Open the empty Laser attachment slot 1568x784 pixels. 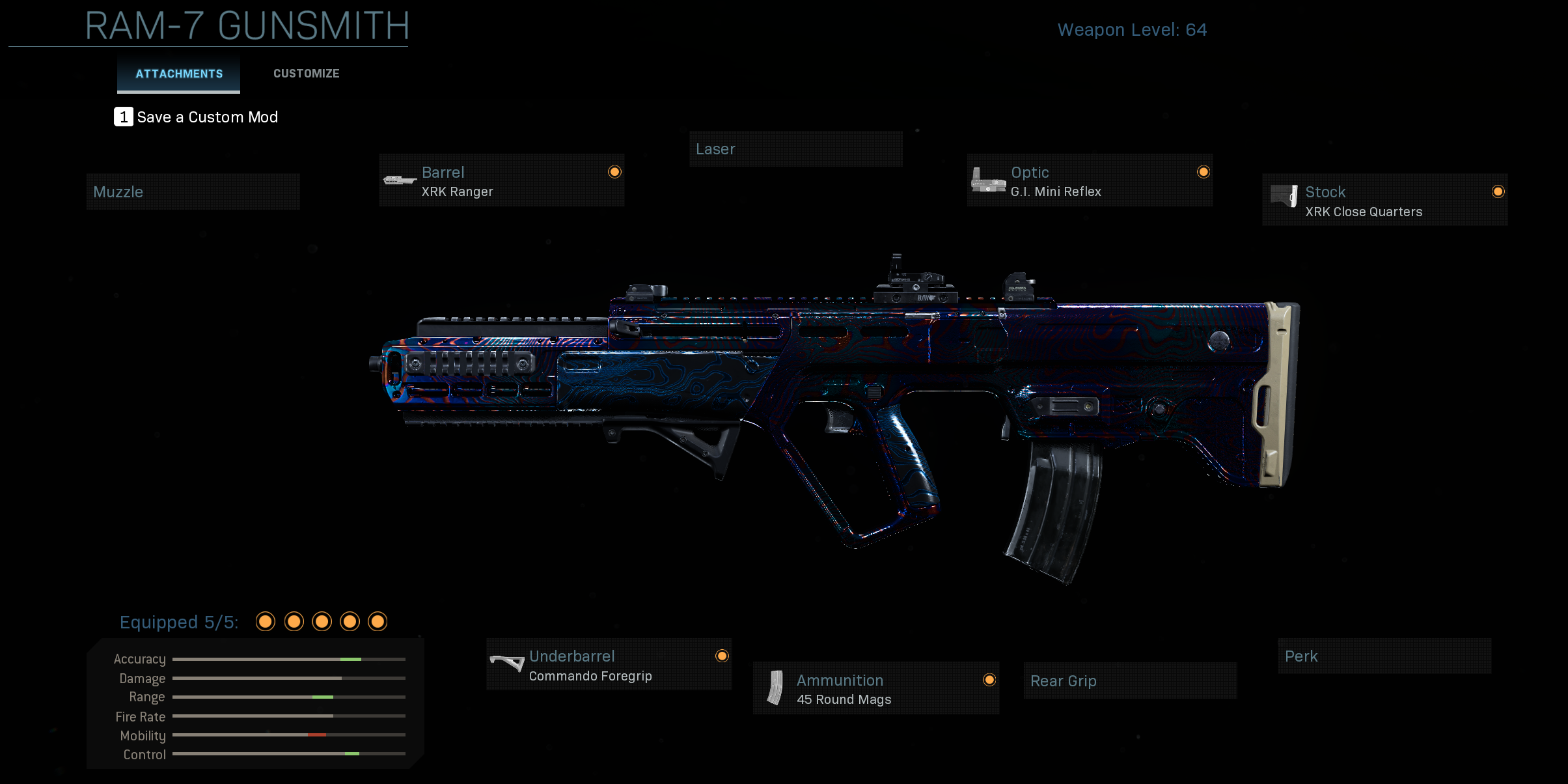tap(795, 149)
